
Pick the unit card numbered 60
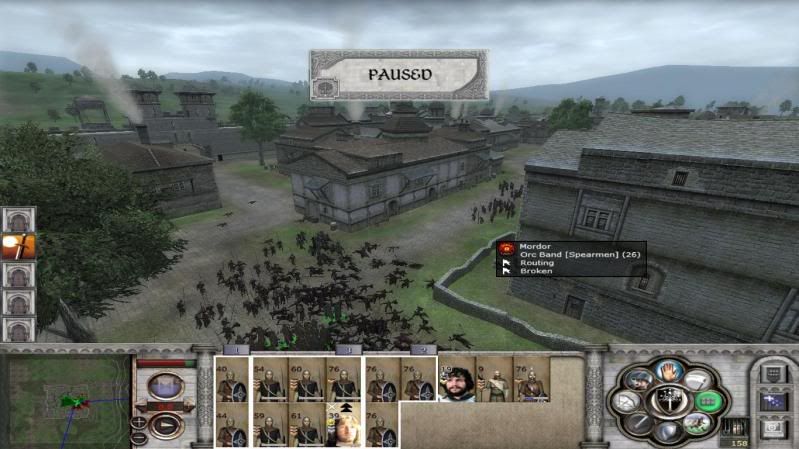click(306, 380)
